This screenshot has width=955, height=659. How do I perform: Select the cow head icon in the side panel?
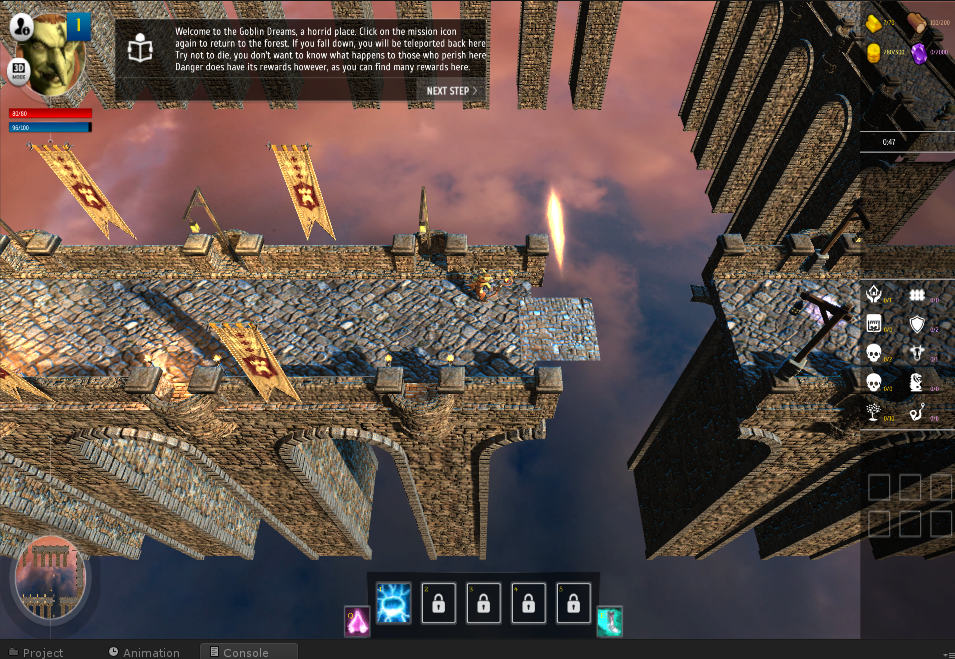tap(917, 353)
